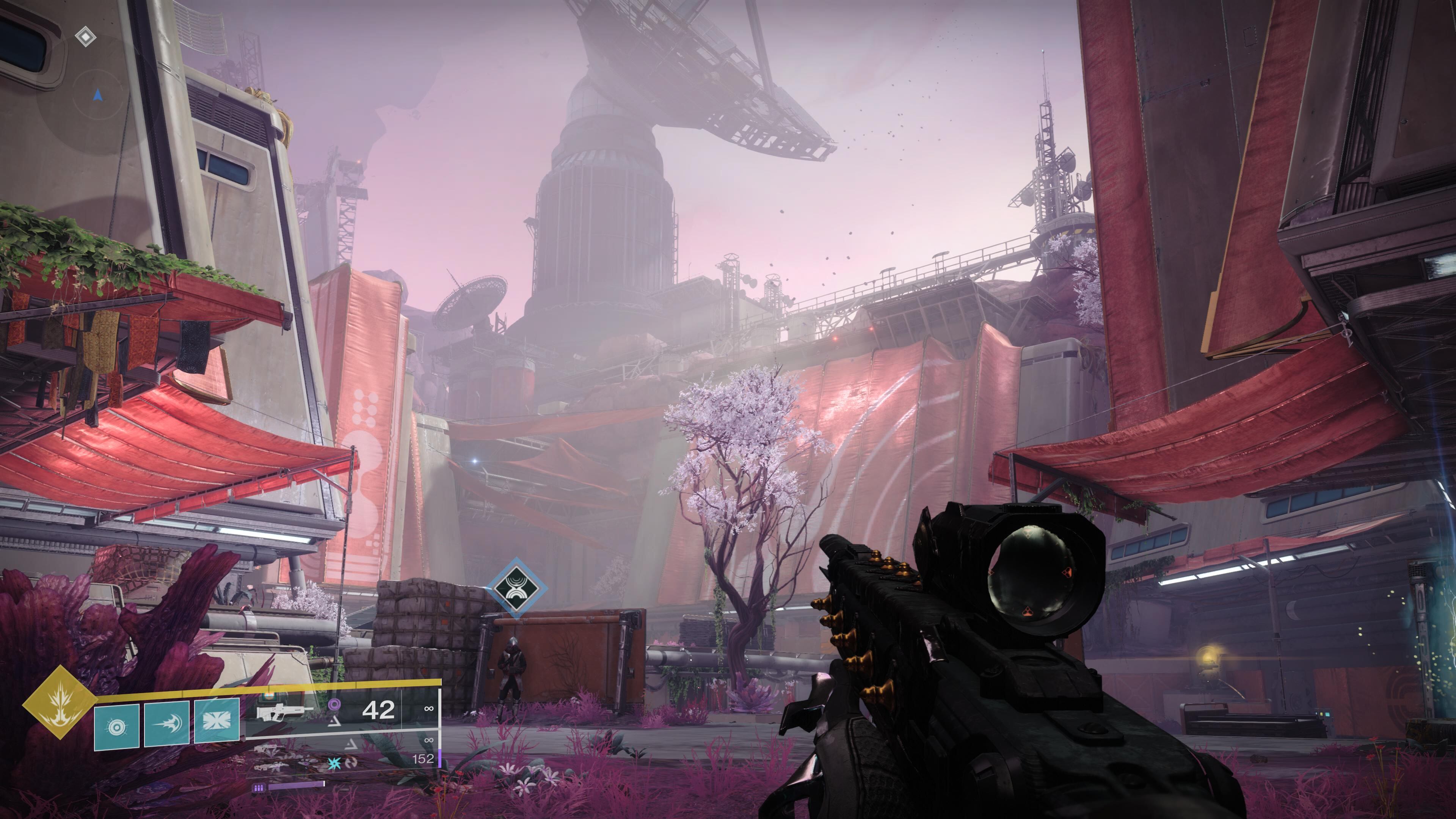Activate the golden Super ability diamond
Screen dimensions: 1456x819
point(59,702)
